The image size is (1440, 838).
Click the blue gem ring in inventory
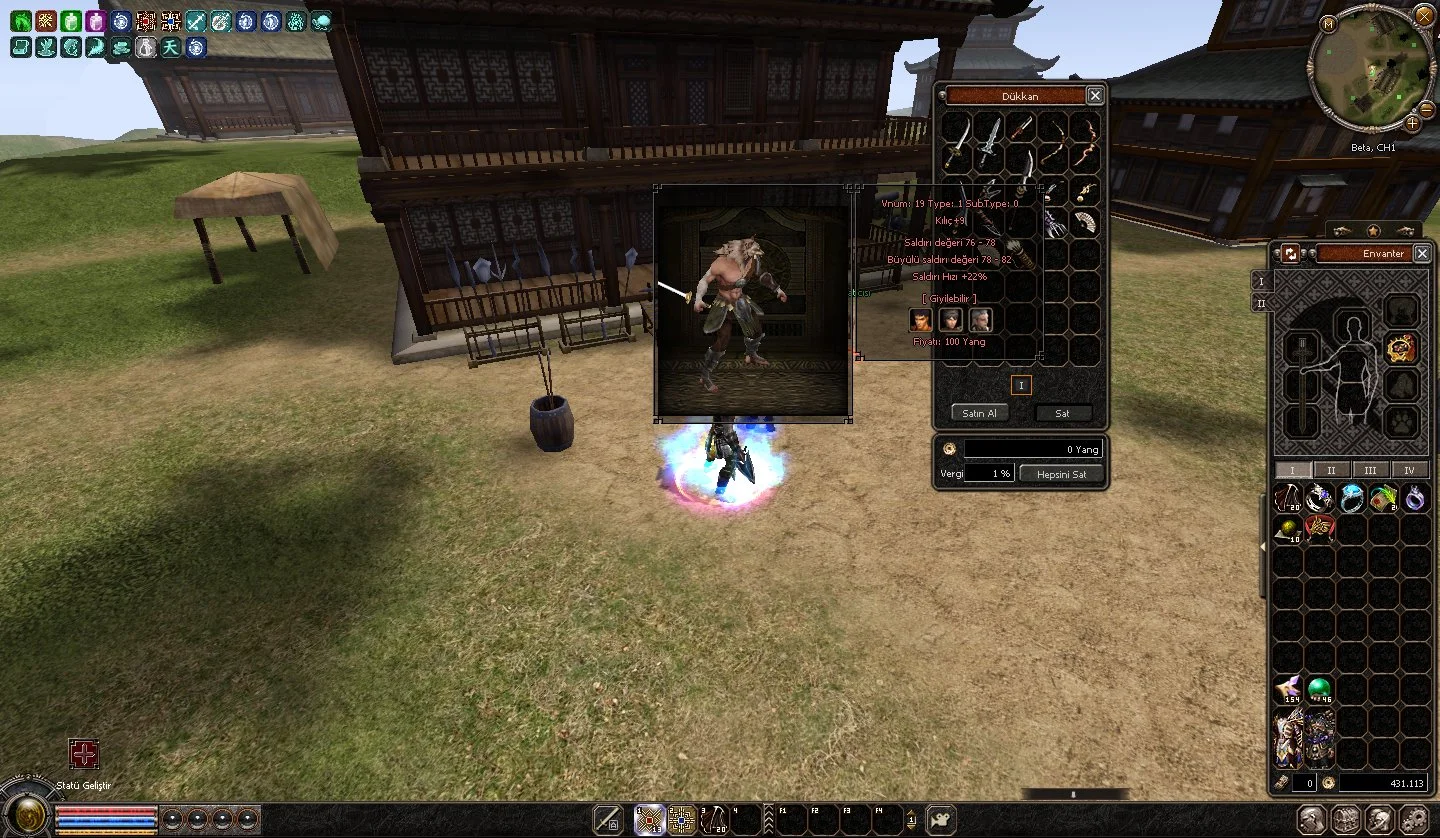tap(1351, 498)
